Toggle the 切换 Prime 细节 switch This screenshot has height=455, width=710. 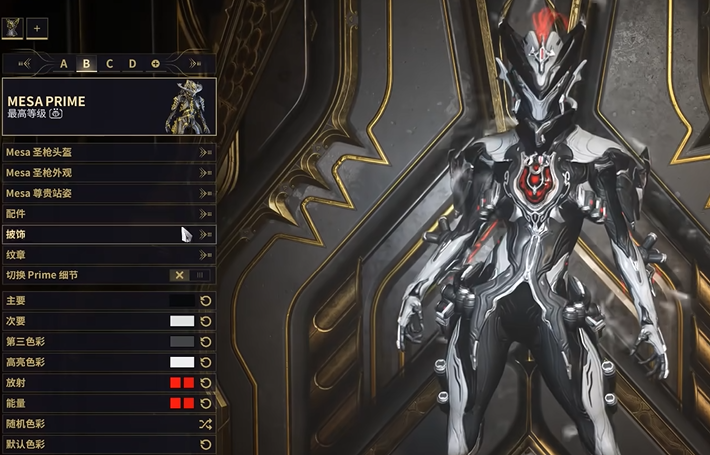tap(190, 275)
